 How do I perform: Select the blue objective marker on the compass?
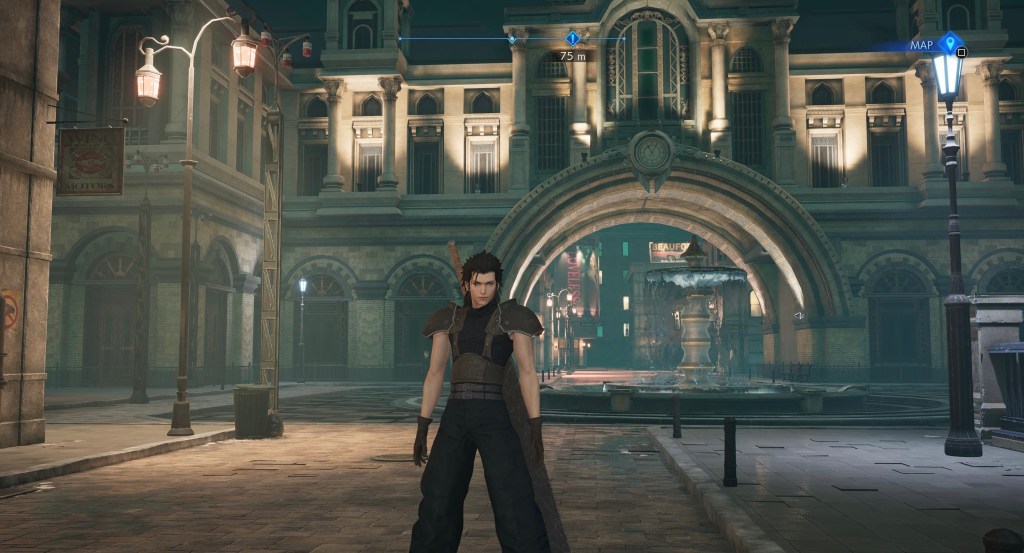pyautogui.click(x=572, y=38)
